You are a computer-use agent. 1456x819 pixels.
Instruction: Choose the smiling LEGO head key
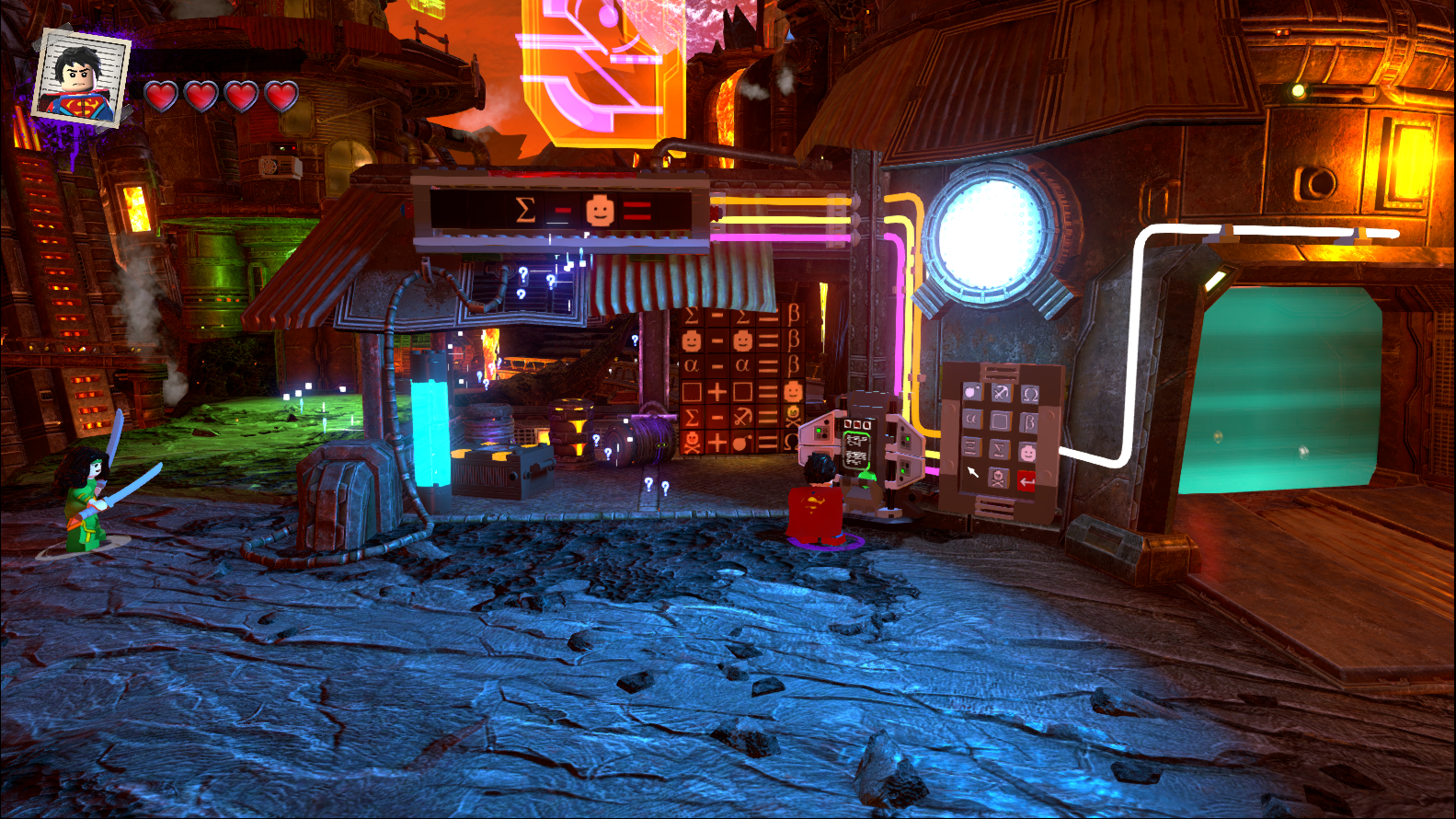pos(1027,453)
